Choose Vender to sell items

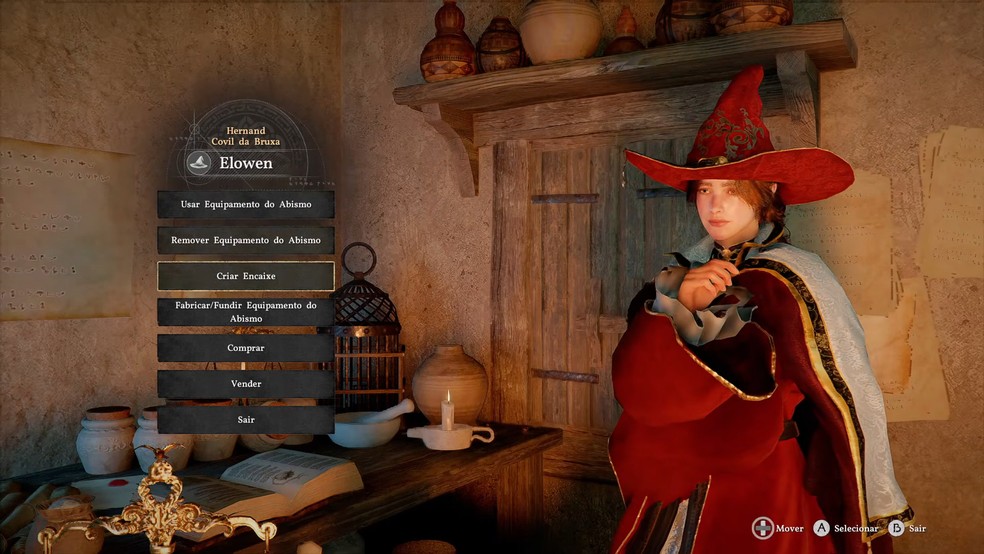point(246,384)
